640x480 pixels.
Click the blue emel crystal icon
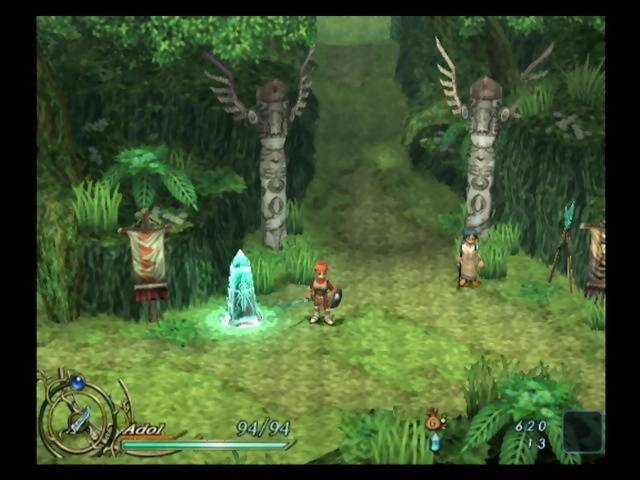(435, 442)
